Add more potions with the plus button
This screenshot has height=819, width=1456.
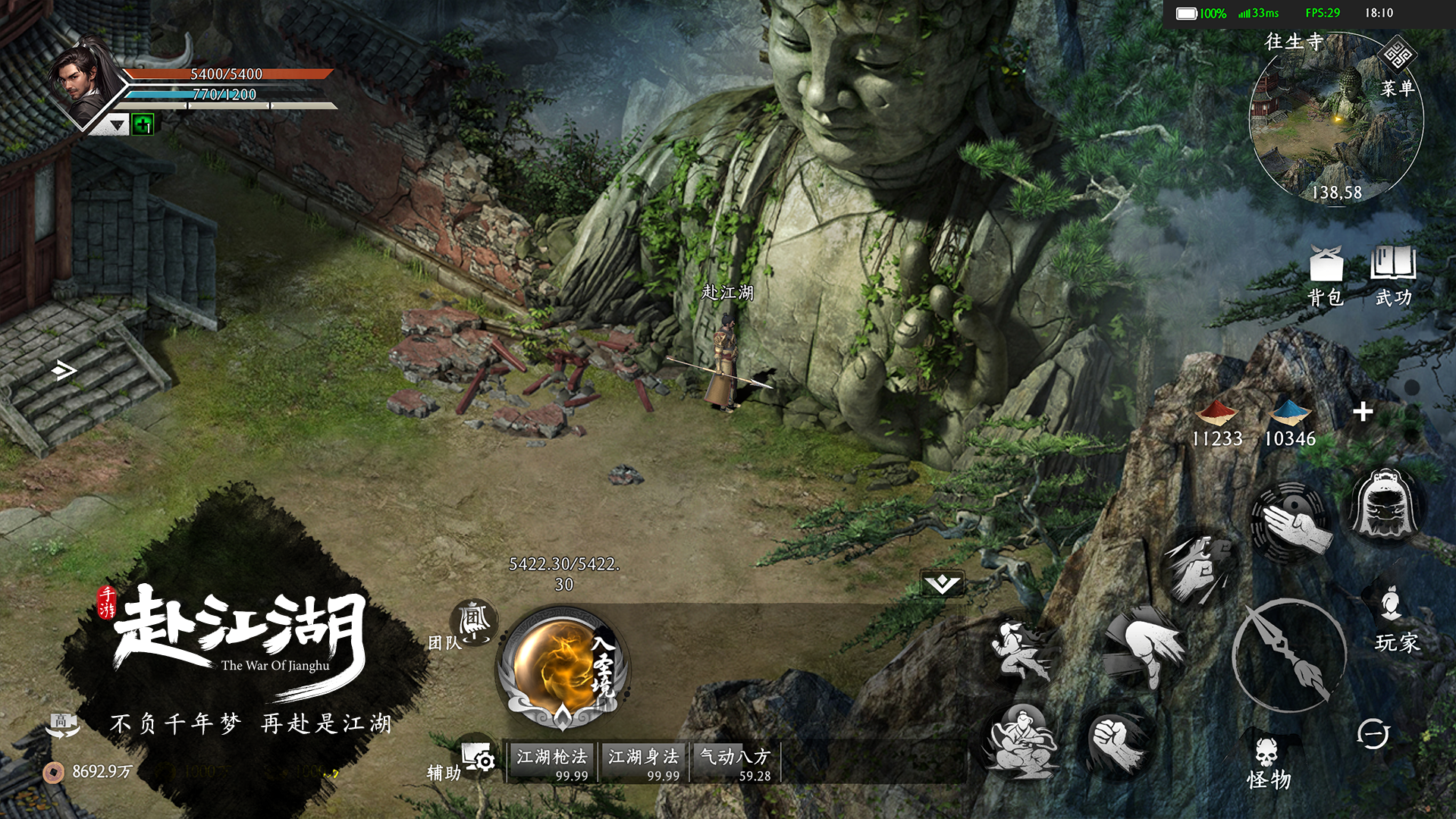pyautogui.click(x=1363, y=412)
